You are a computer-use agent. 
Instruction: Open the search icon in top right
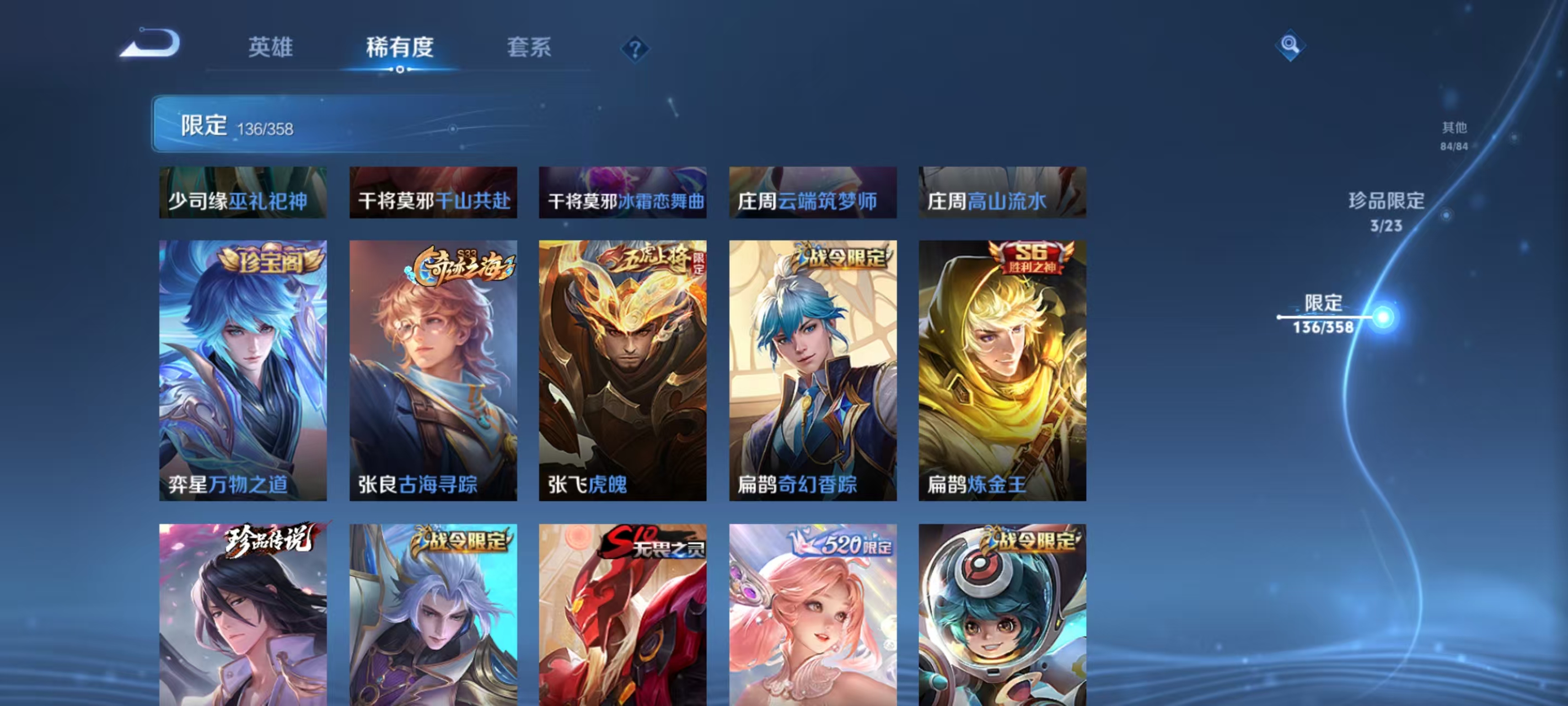pos(1292,46)
